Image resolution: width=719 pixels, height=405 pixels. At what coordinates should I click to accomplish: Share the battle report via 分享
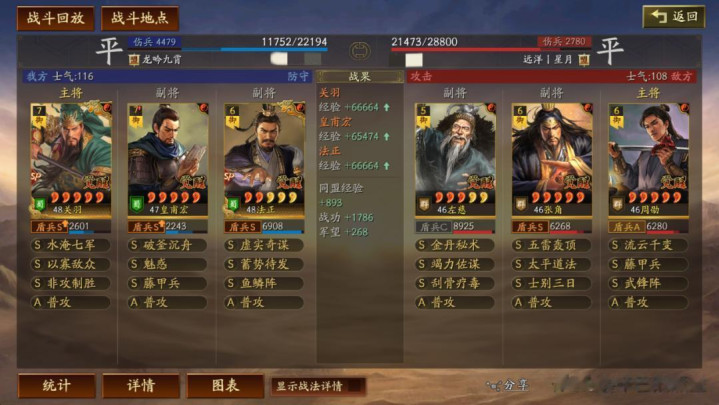506,385
